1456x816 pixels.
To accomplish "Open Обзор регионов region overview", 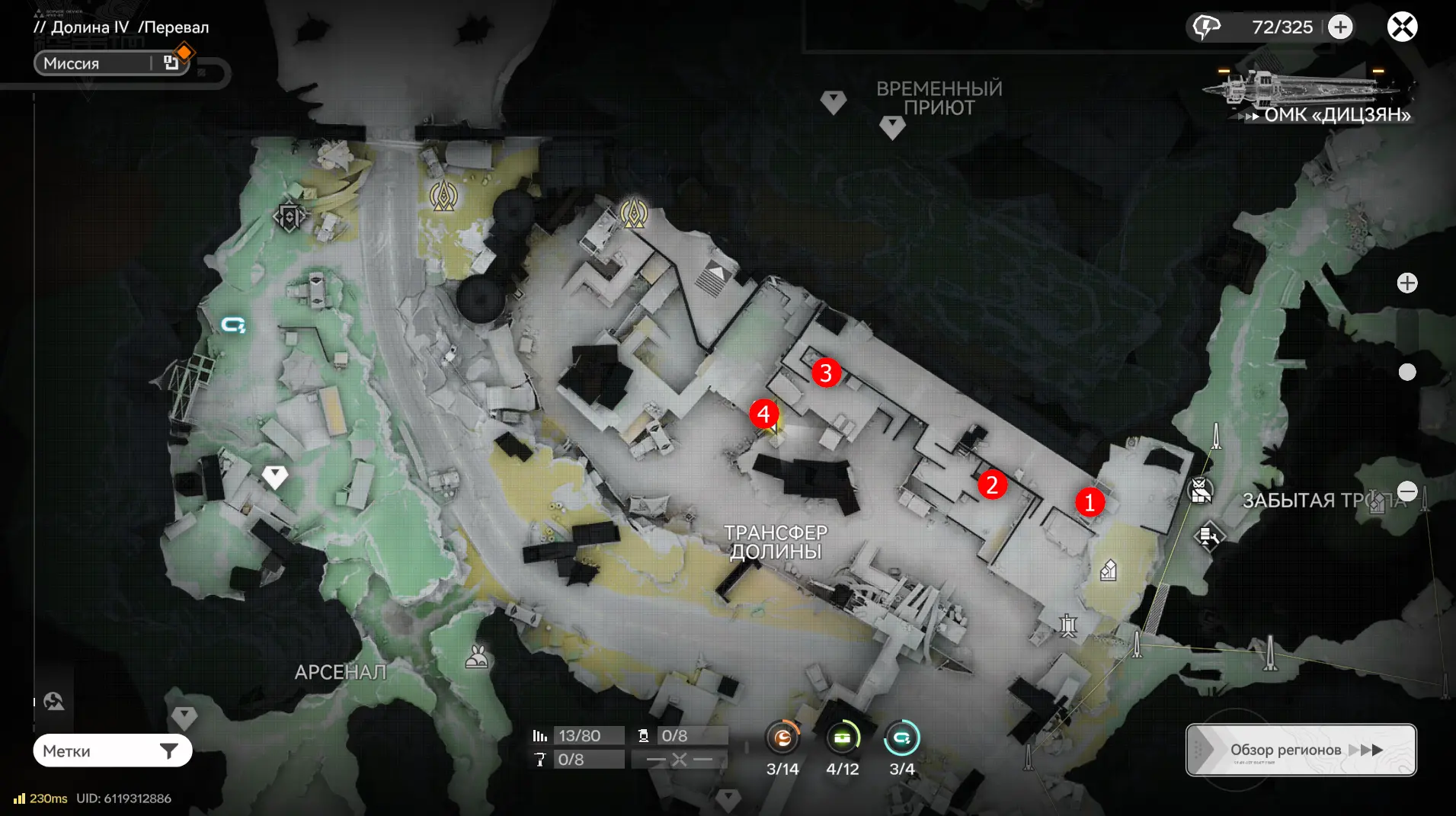I will point(1301,750).
